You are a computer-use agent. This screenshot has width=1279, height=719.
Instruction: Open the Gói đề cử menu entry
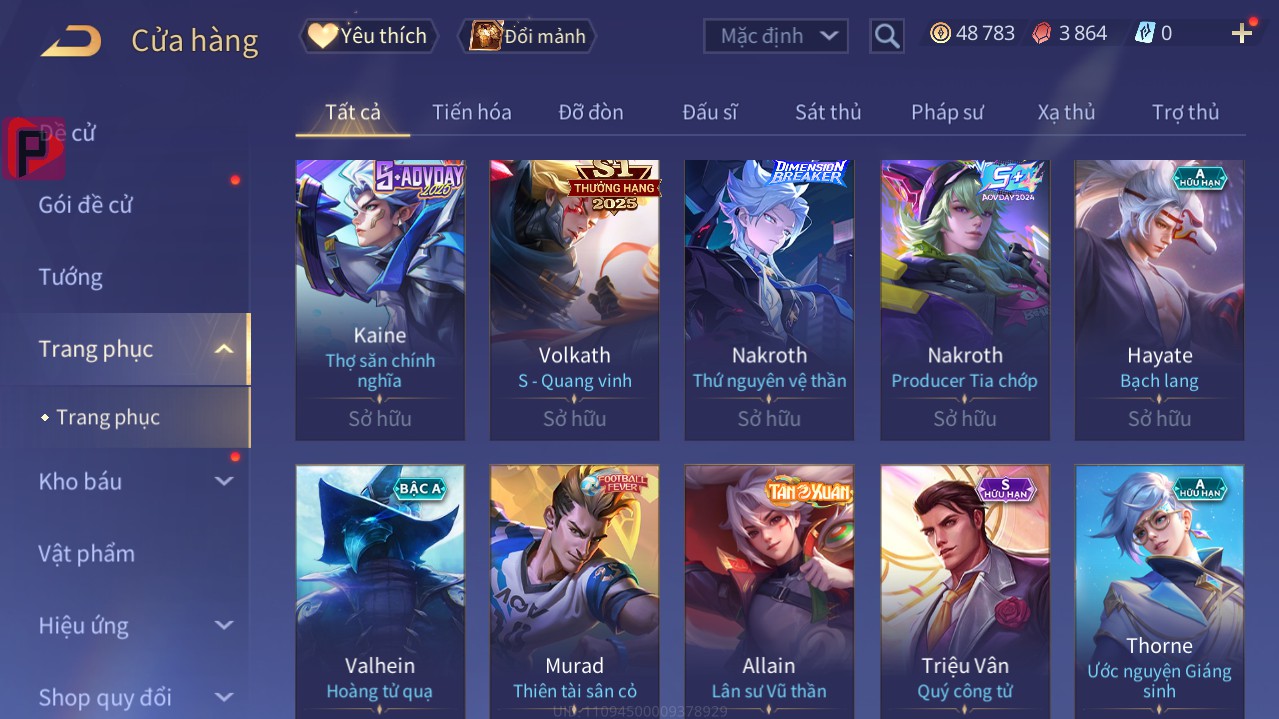coord(86,205)
